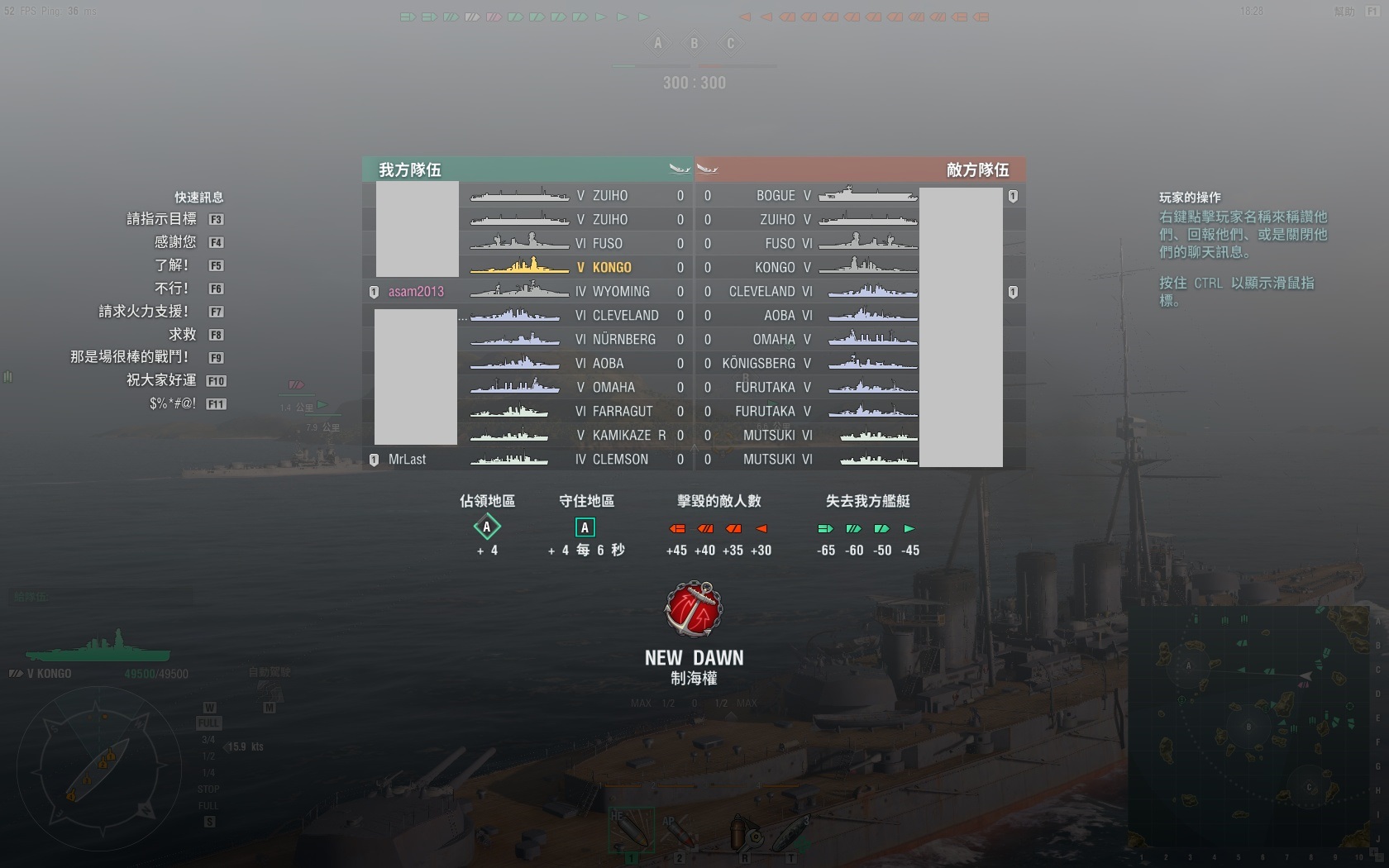This screenshot has height=868, width=1389.
Task: Send the 祝大家好運 quick message
Action: click(x=161, y=380)
